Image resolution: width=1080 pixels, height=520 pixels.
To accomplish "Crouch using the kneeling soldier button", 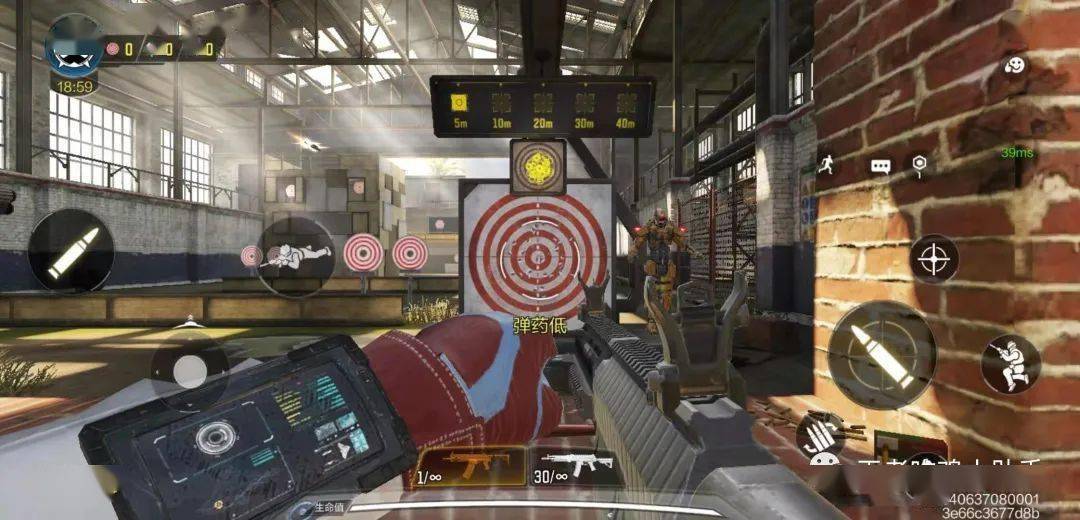I will pos(1009,364).
